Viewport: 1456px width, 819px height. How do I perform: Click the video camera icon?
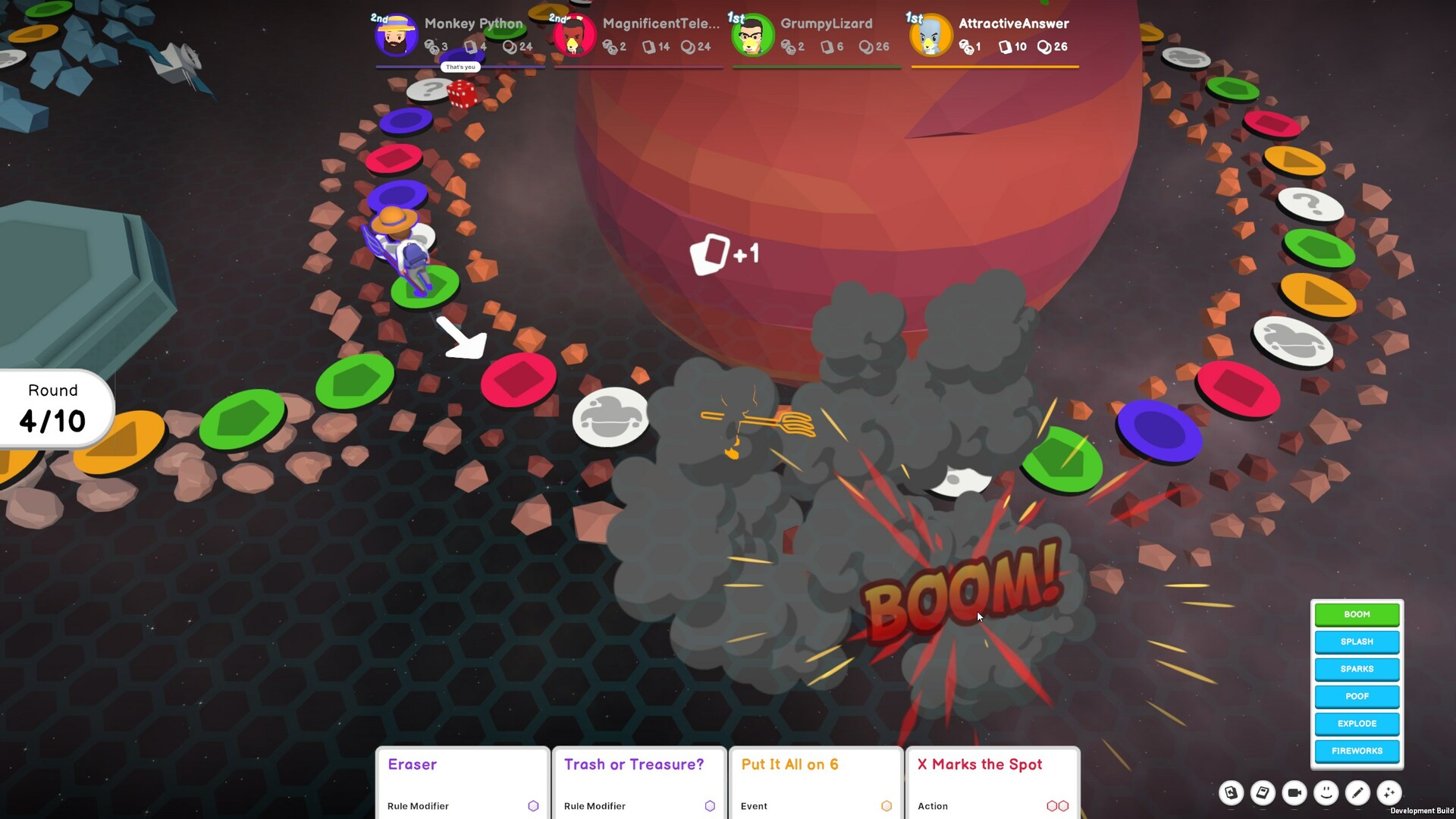point(1294,792)
